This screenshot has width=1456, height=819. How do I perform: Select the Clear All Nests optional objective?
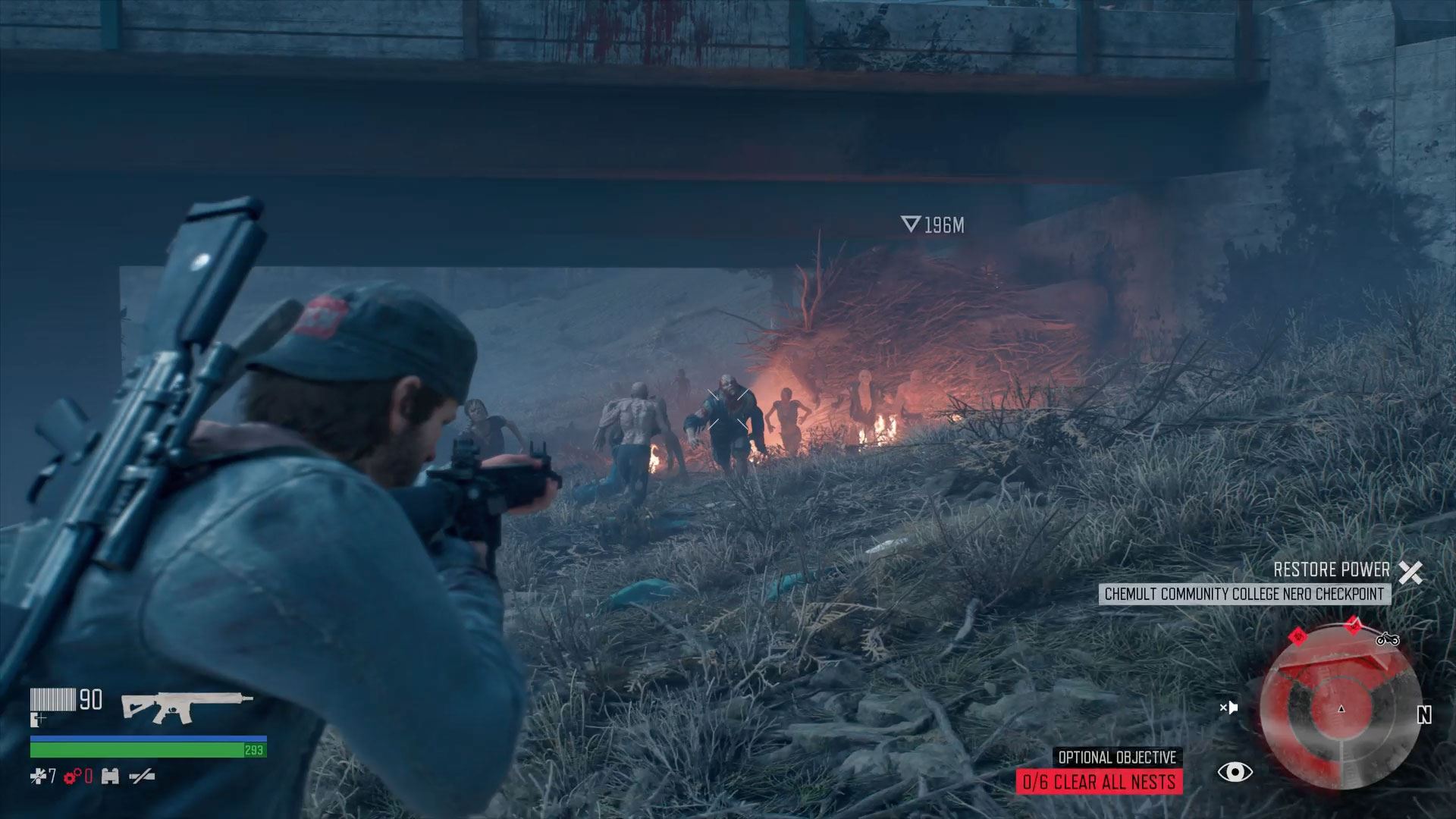pos(1099,782)
